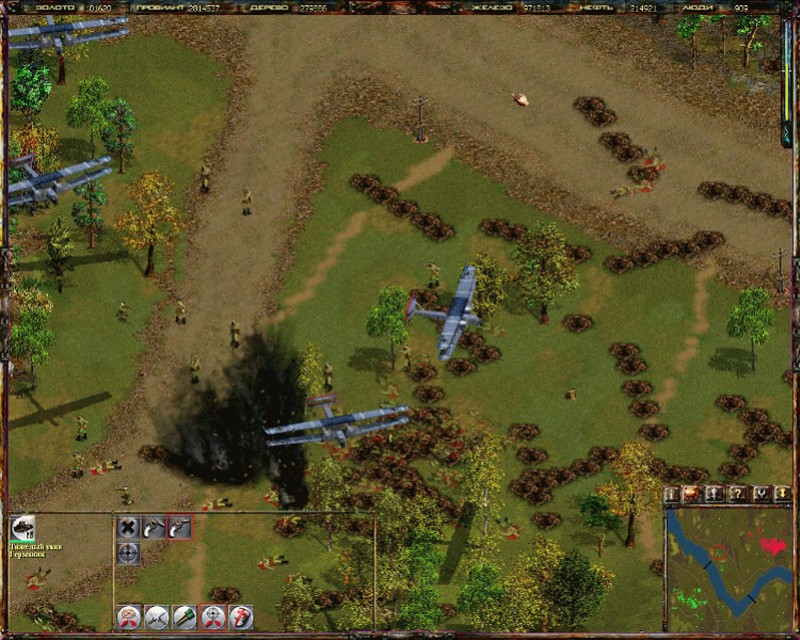Activate the crosshair target command
Viewport: 800px width, 640px height.
click(x=128, y=553)
